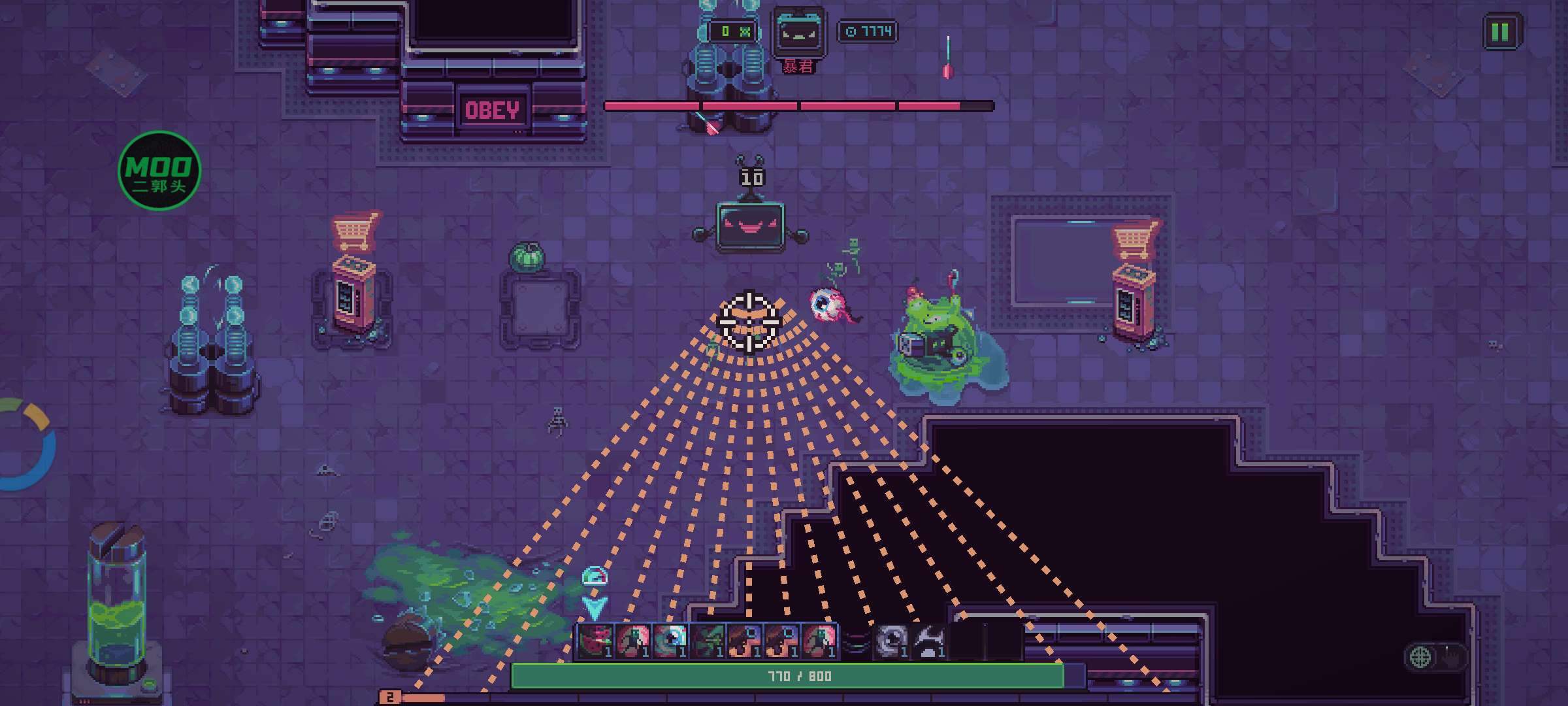Select the blue eyeball hotbar slot
1568x706 pixels.
click(670, 641)
